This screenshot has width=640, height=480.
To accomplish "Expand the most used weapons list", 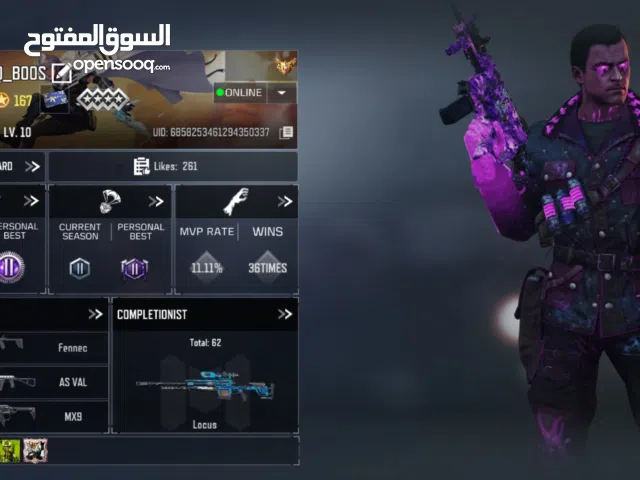I will pos(95,314).
